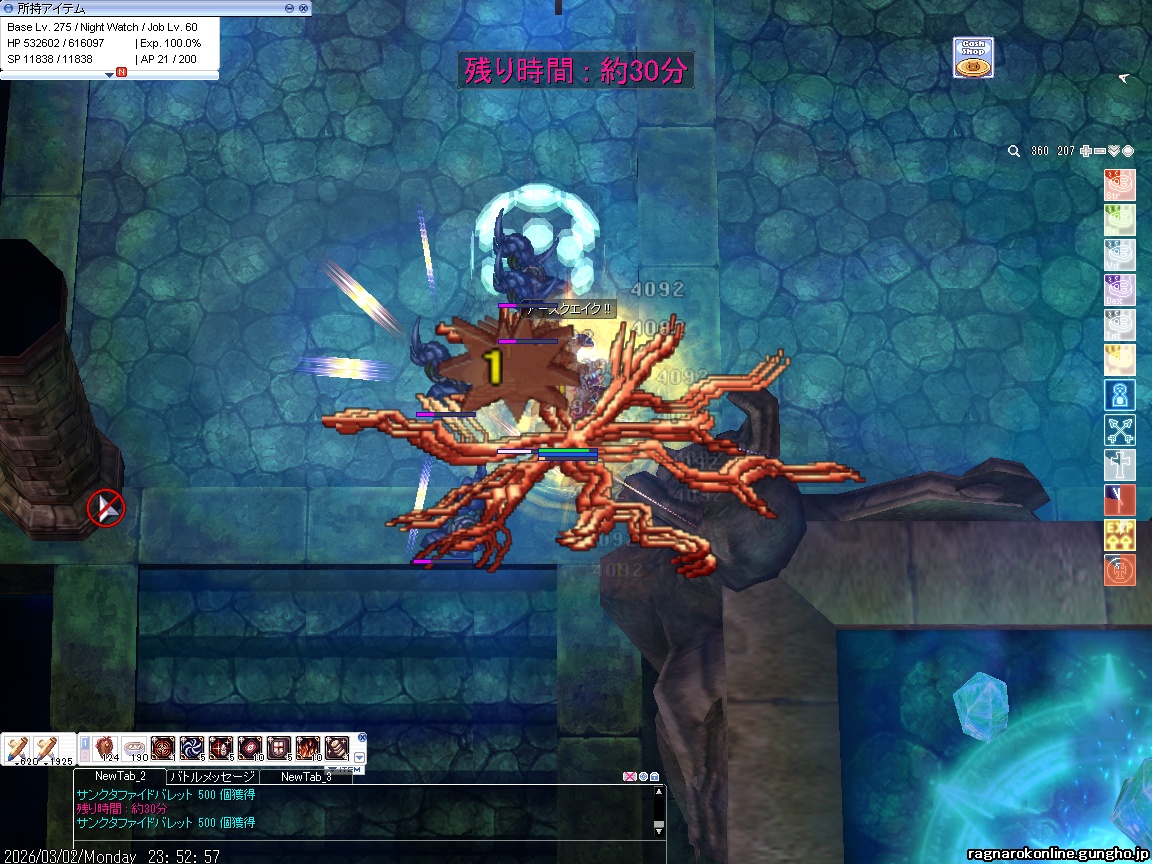Zoom in the minimap with plus button
The height and width of the screenshot is (864, 1152).
[1086, 151]
